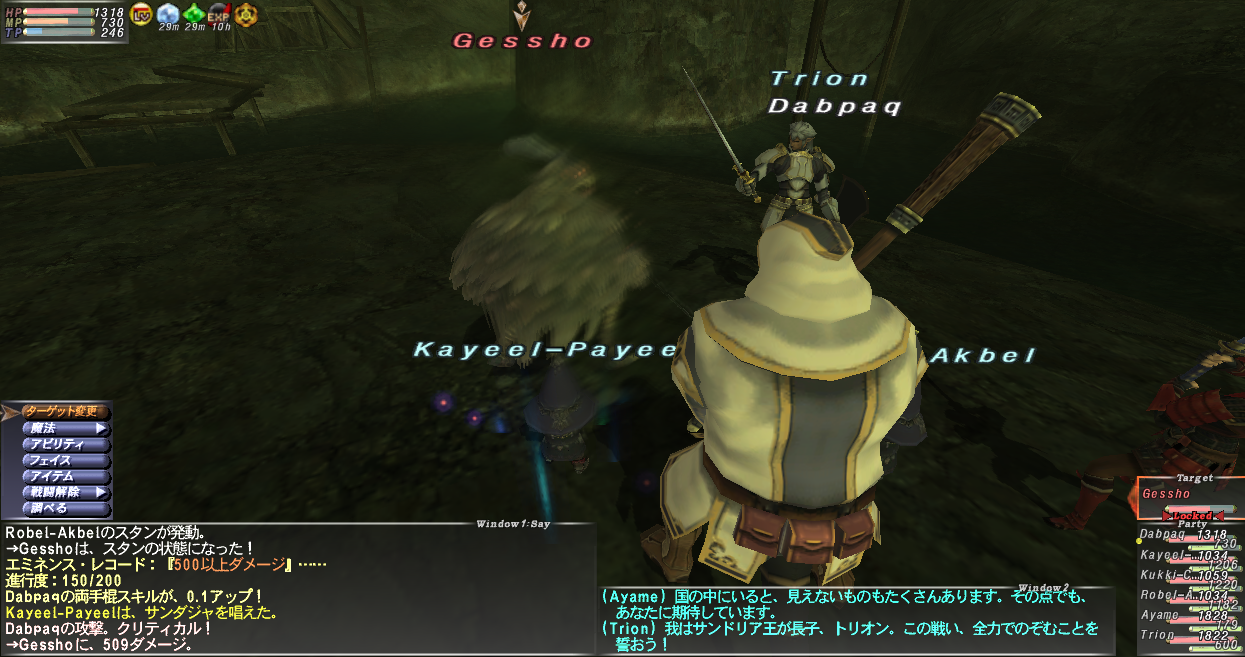
Task: Choose the フェイス trust menu entry
Action: [x=64, y=460]
